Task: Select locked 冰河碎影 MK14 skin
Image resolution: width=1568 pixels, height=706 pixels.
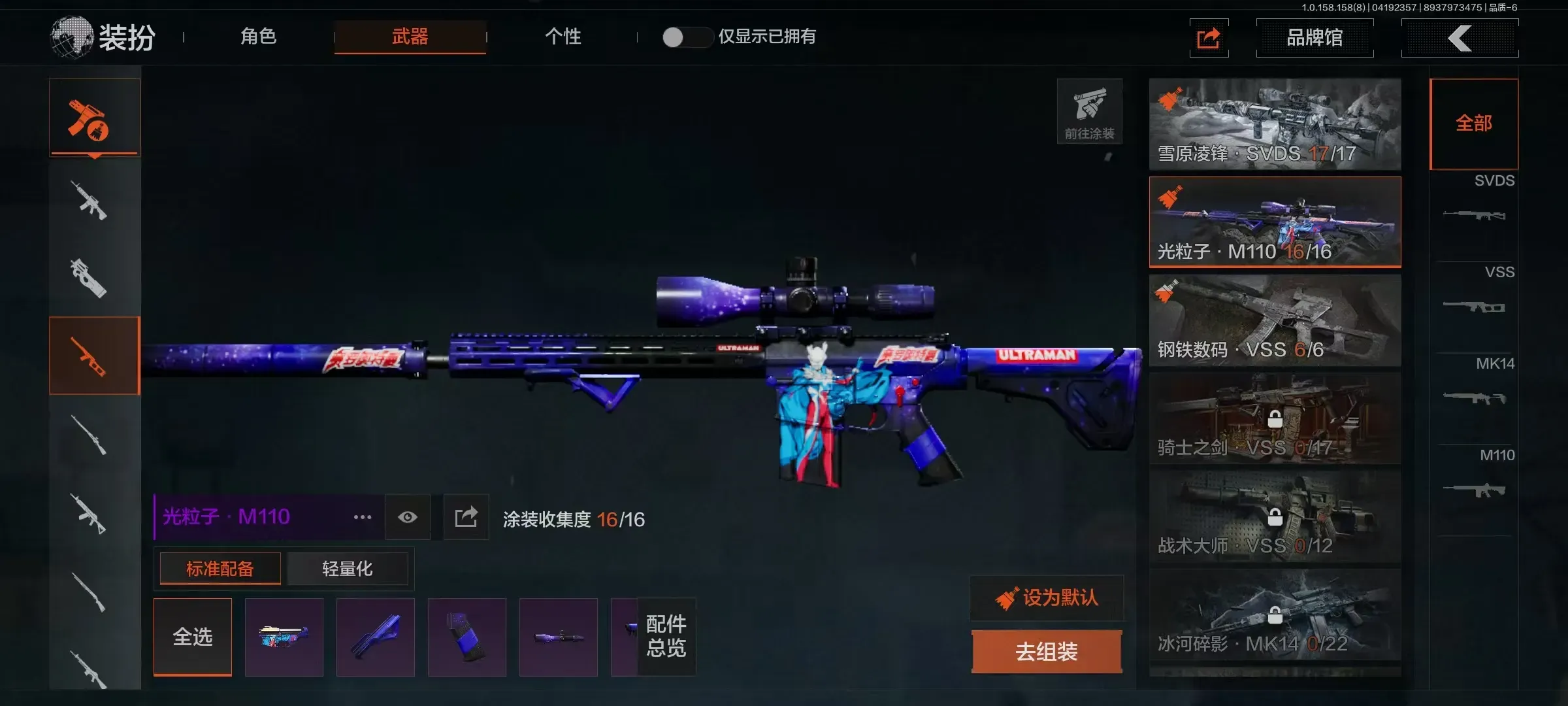Action: [x=1275, y=614]
